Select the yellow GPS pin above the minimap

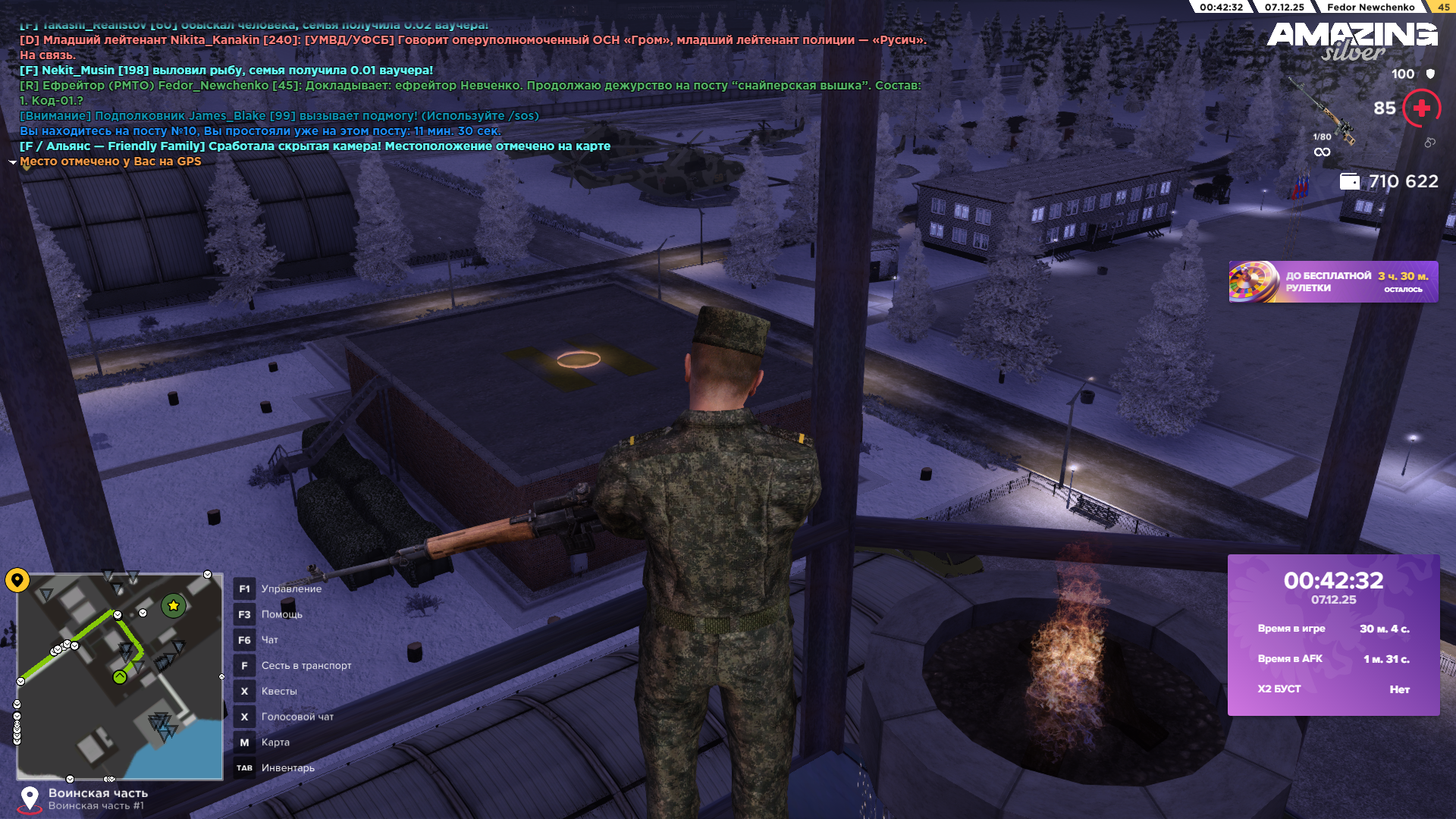pos(17,580)
